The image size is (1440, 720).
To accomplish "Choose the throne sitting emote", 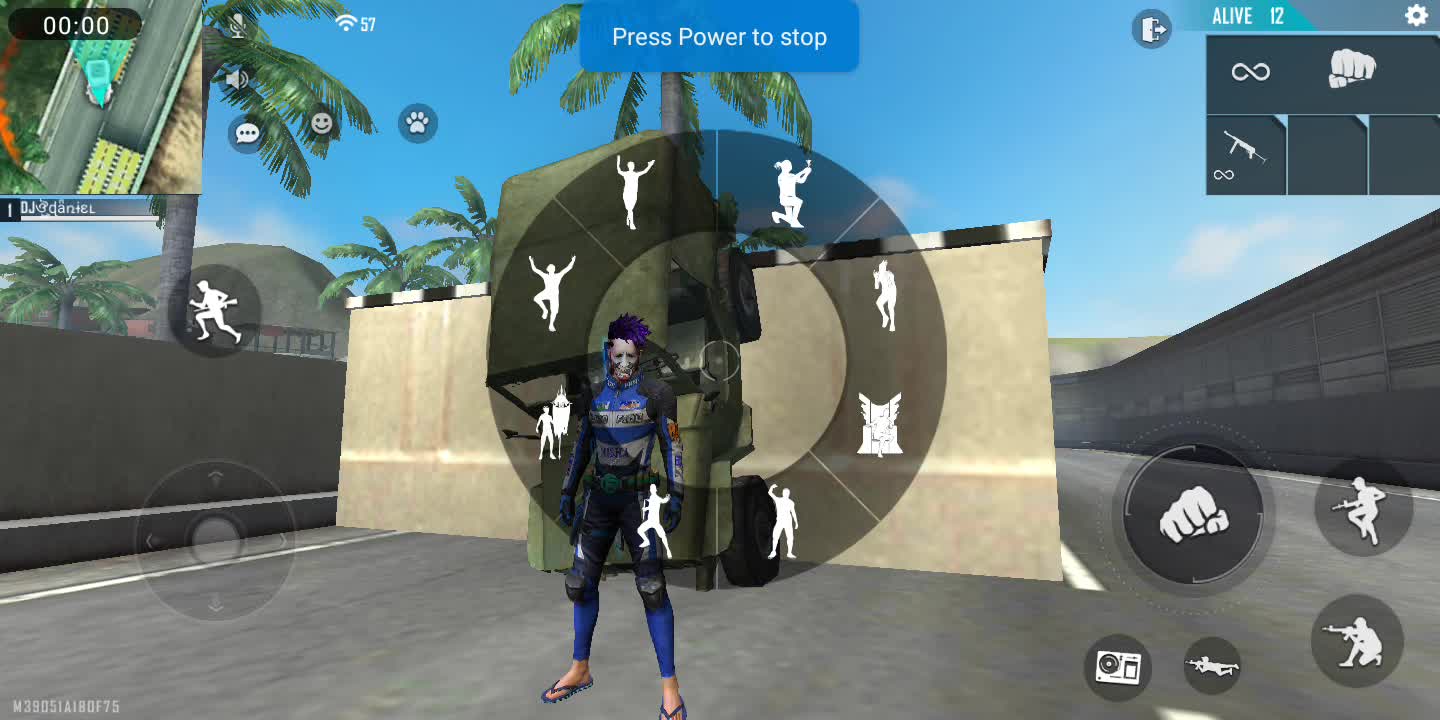I will pos(879,424).
